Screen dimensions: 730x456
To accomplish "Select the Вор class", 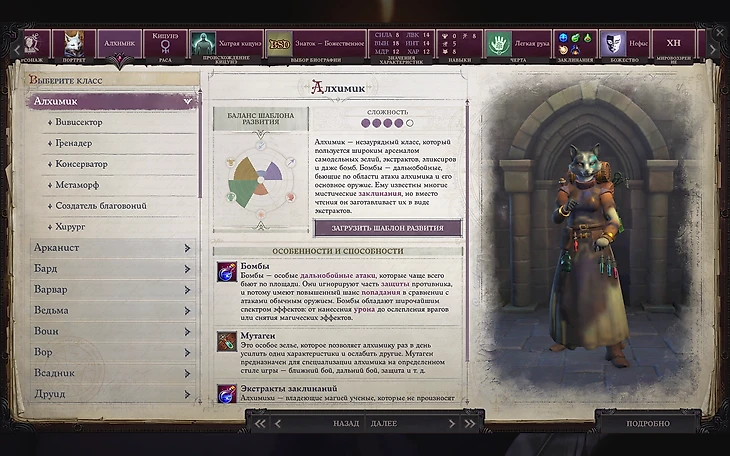I will click(x=110, y=352).
